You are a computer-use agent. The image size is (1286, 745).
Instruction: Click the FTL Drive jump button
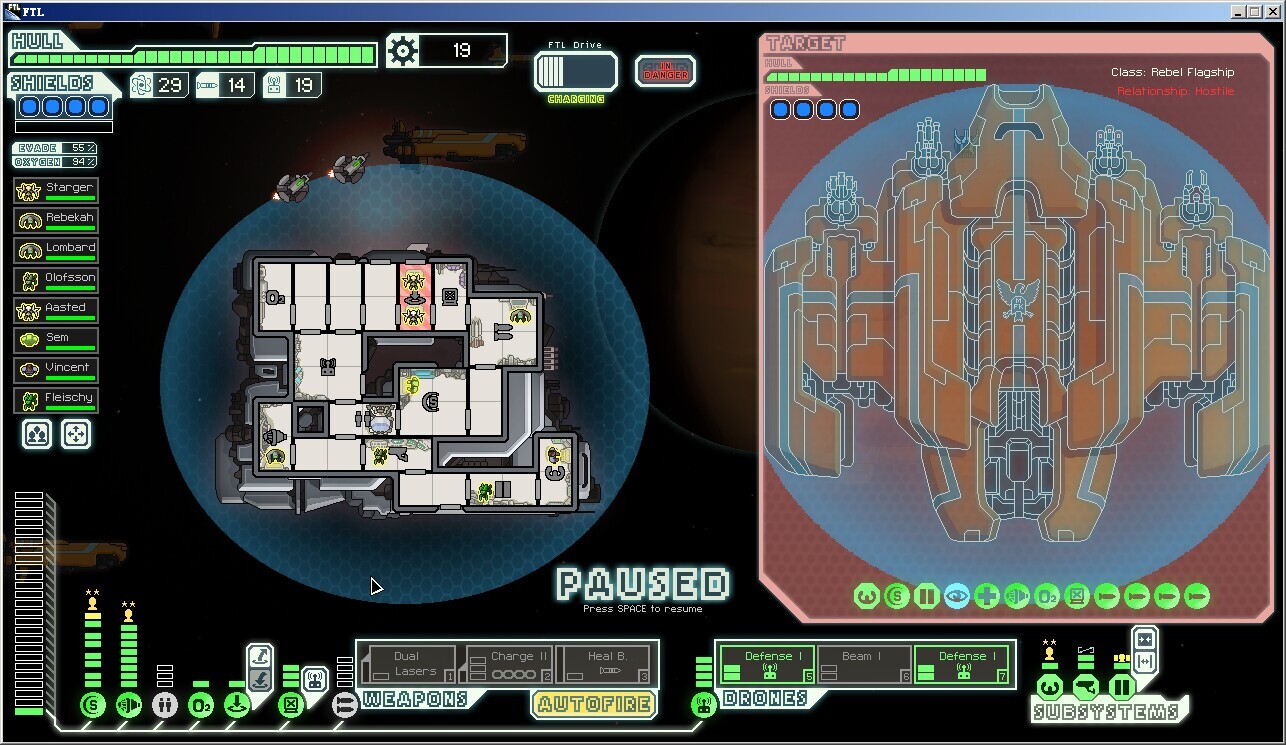(x=575, y=72)
